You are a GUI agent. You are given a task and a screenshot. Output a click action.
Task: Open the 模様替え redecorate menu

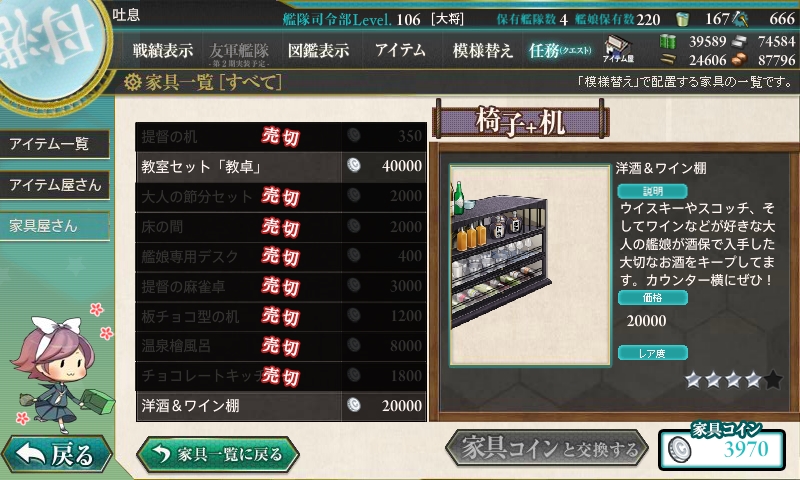point(482,50)
